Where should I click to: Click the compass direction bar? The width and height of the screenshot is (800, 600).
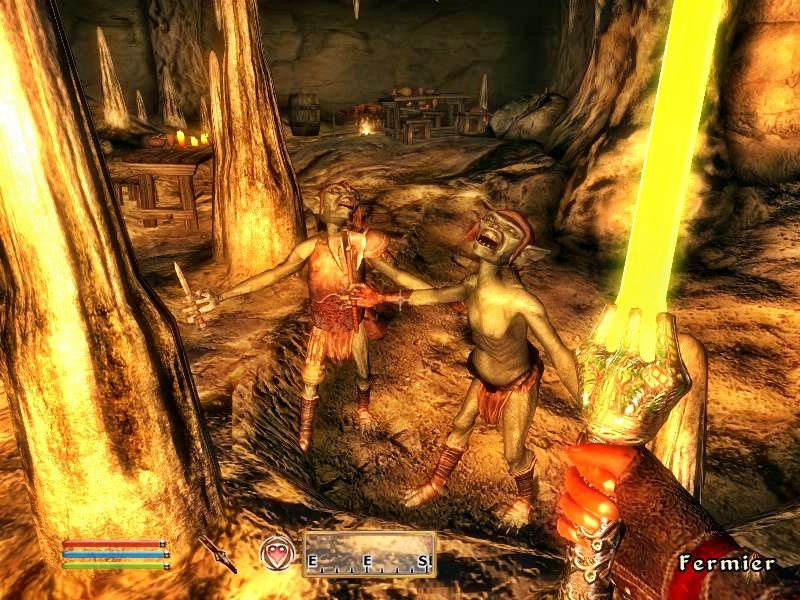pos(369,554)
